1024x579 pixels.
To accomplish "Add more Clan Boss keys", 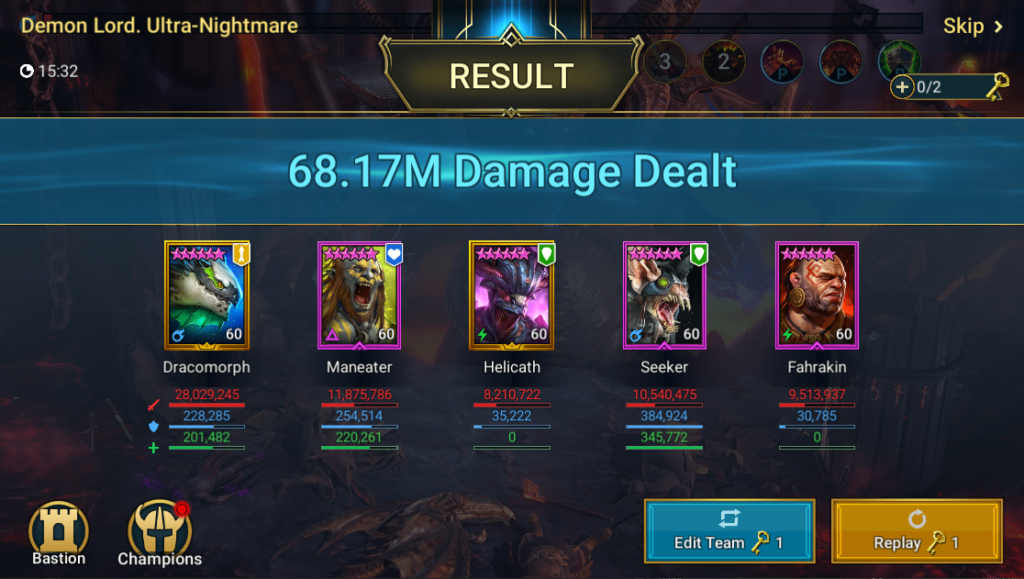I will [x=903, y=87].
